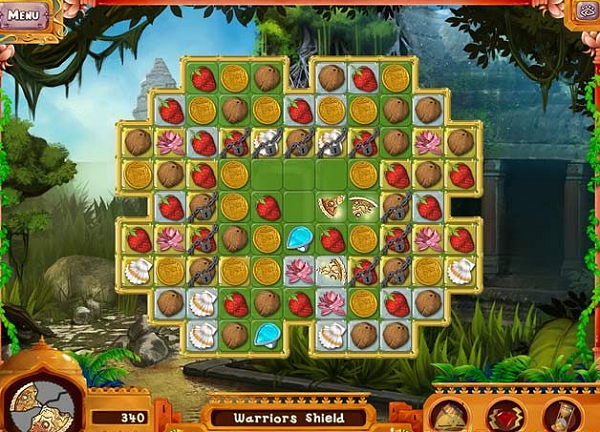Select the blue diamond tile above the lotus
Image resolution: width=600 pixels, height=432 pixels.
(299, 238)
